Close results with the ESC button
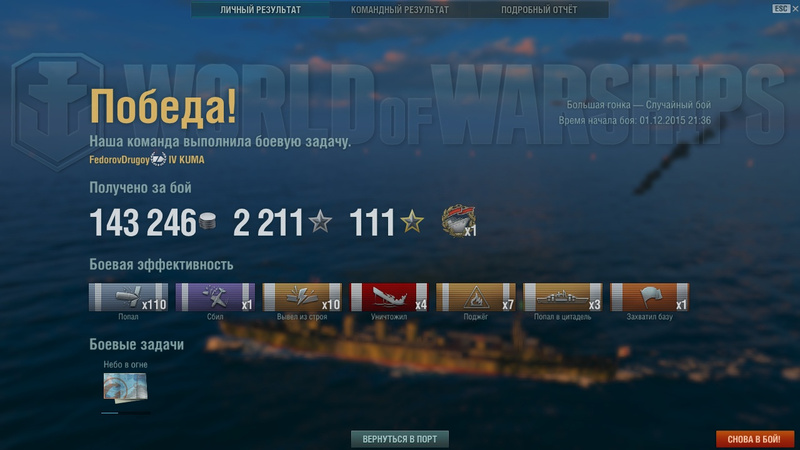 click(781, 8)
